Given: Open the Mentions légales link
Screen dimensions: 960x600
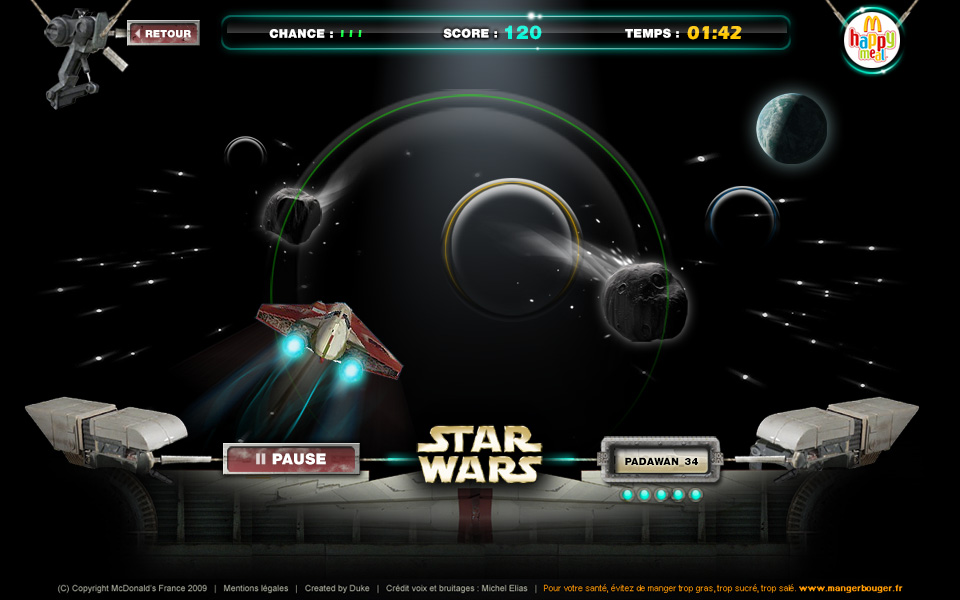Looking at the screenshot, I should point(255,588).
